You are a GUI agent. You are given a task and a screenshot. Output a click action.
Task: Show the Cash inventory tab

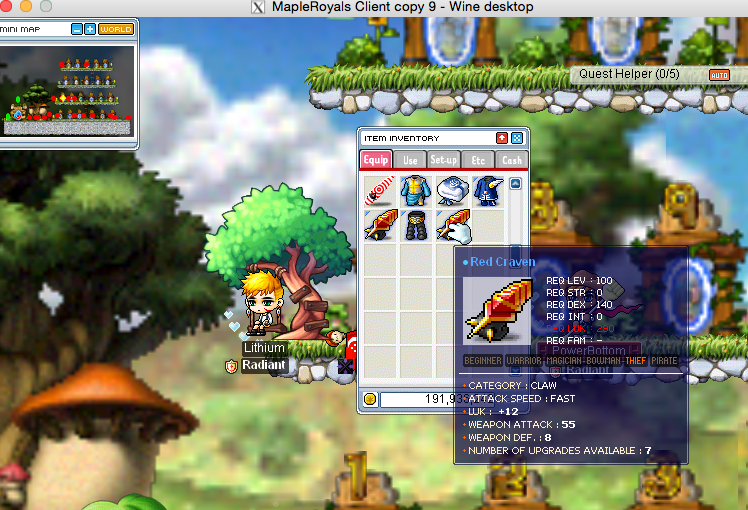click(510, 160)
